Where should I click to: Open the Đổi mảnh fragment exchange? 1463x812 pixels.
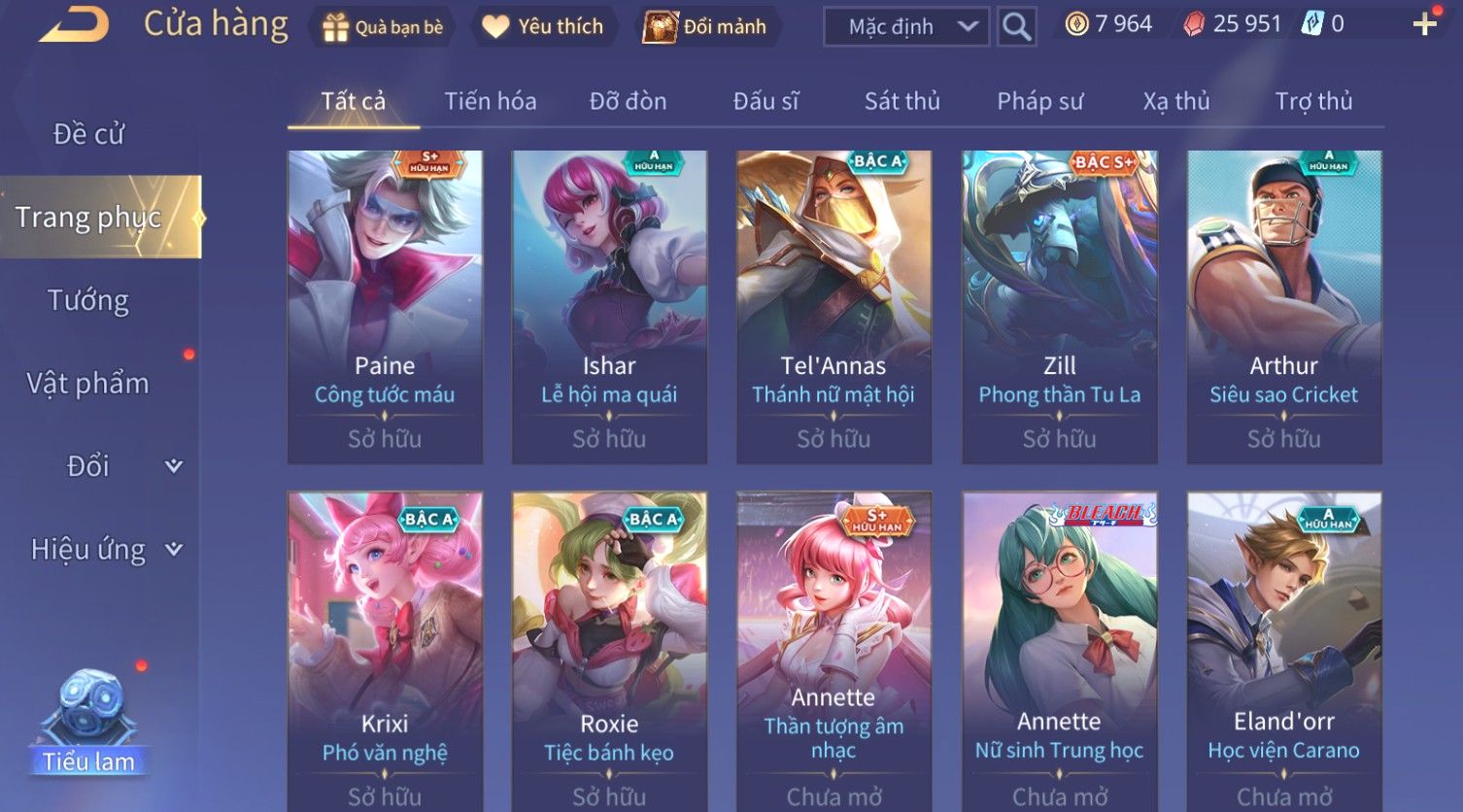click(x=705, y=27)
